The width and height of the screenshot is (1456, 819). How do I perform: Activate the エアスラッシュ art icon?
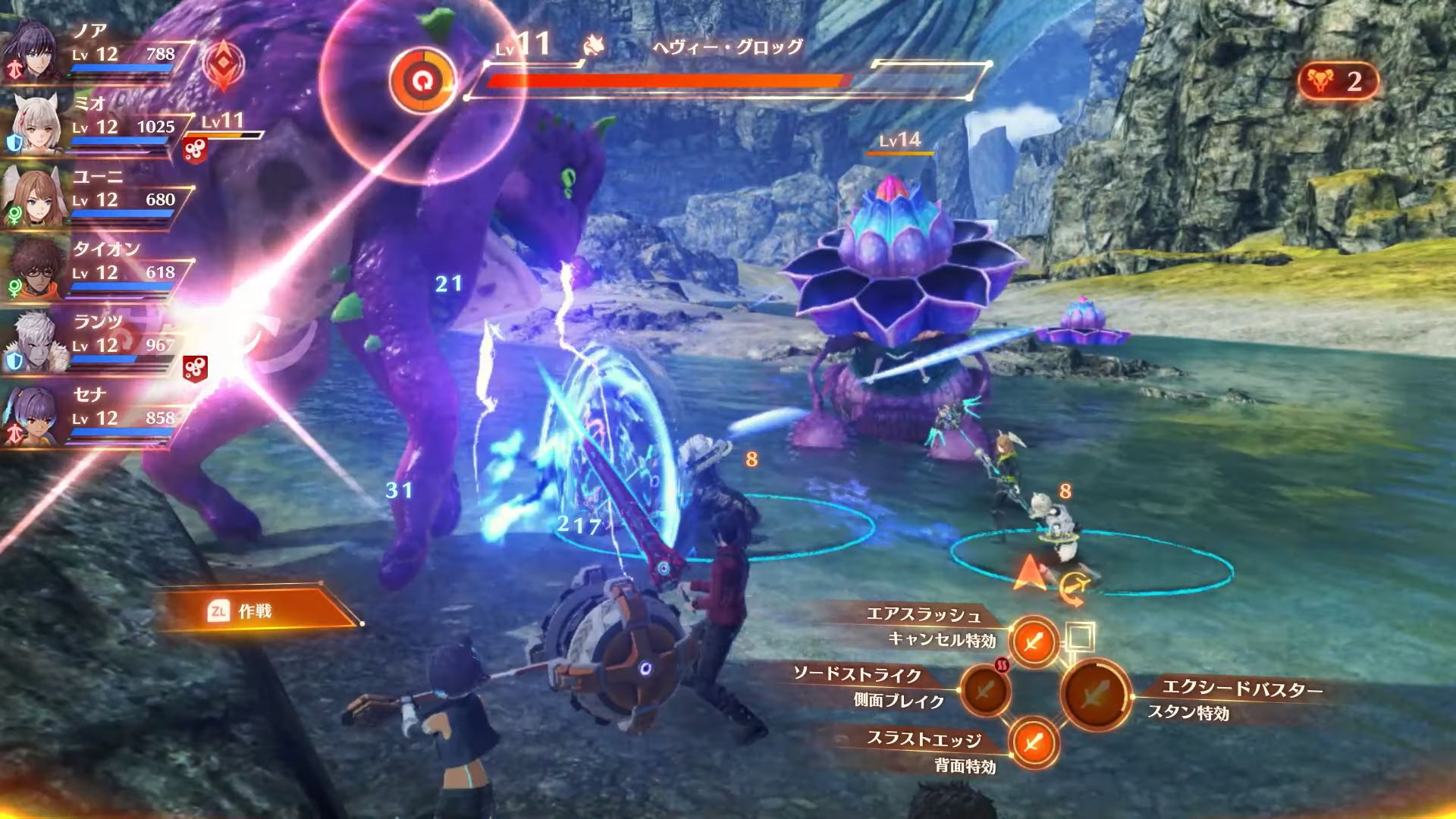(1034, 642)
